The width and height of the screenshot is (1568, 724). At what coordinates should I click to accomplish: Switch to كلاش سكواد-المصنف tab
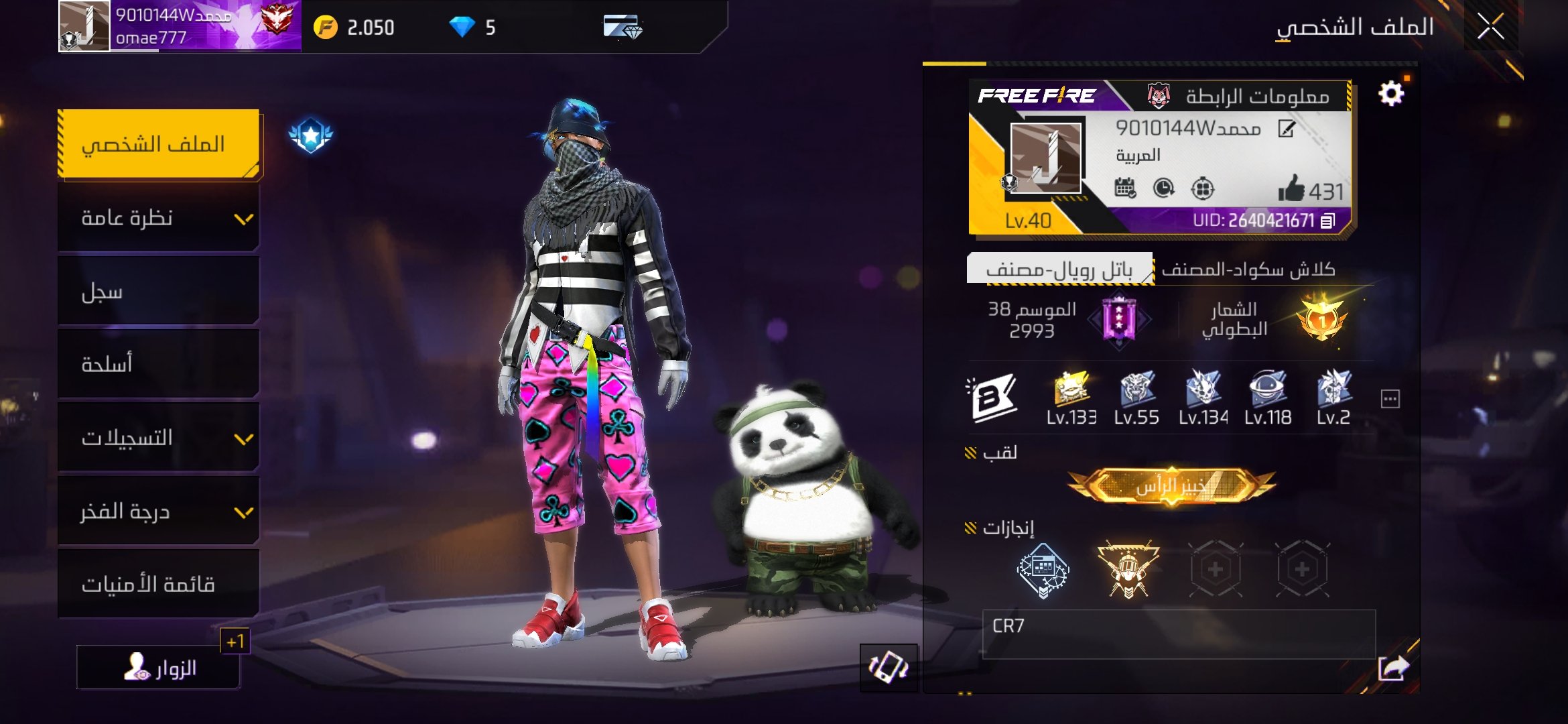pos(1248,269)
